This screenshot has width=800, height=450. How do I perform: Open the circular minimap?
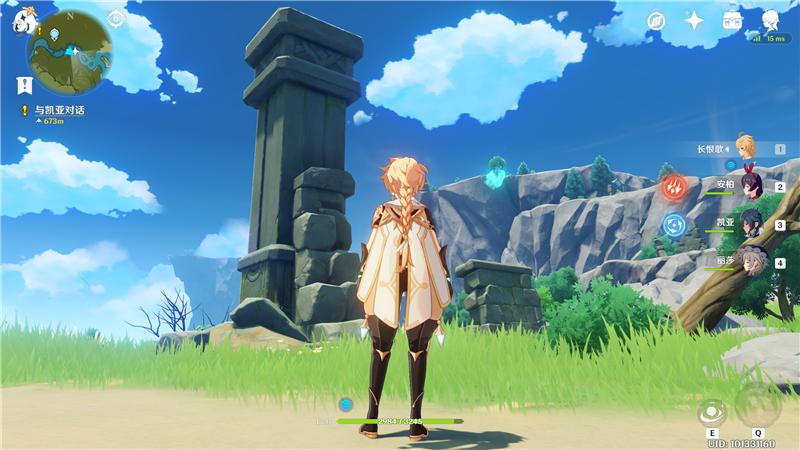pos(70,51)
